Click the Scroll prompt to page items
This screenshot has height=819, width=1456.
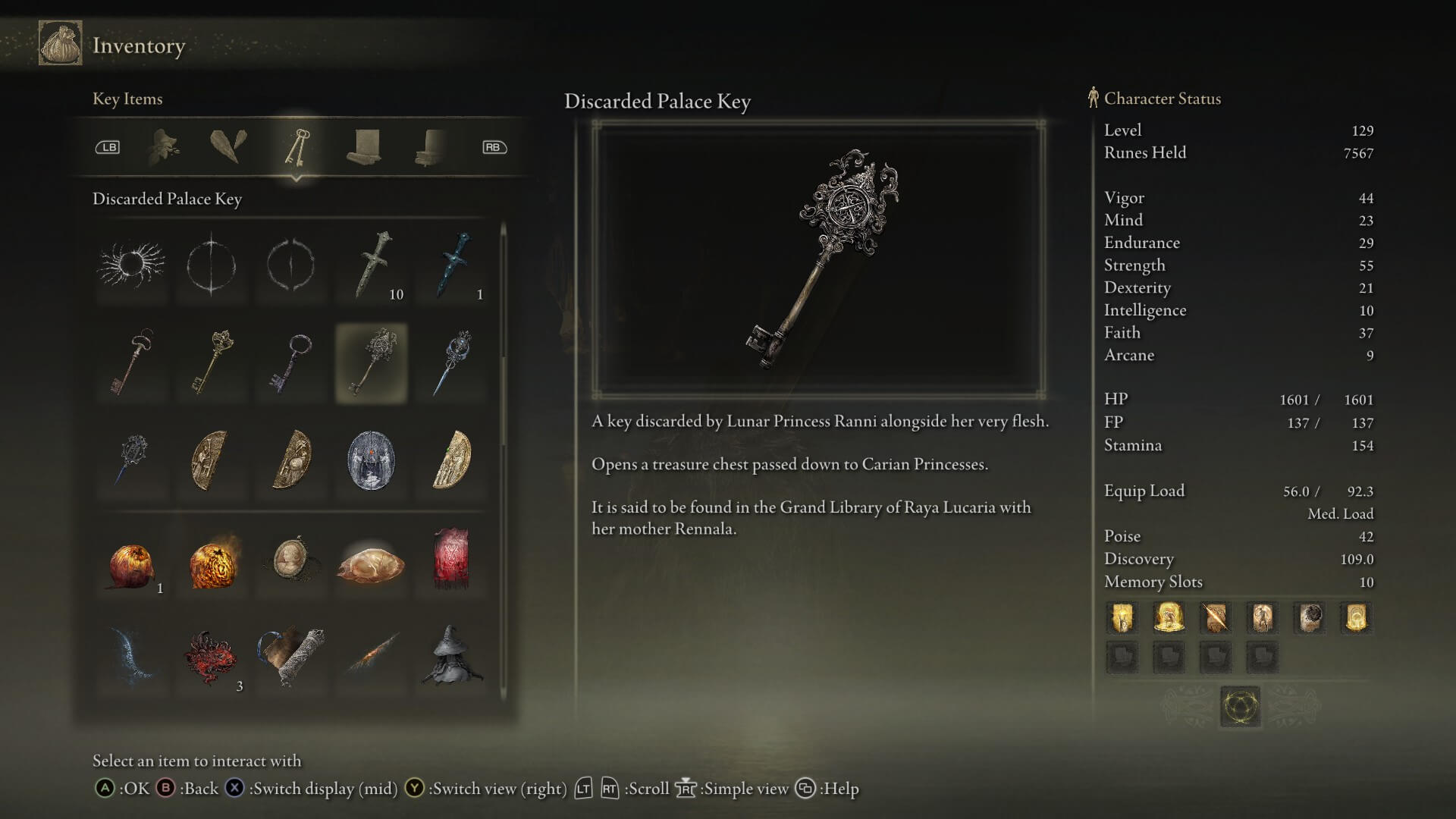pyautogui.click(x=595, y=789)
